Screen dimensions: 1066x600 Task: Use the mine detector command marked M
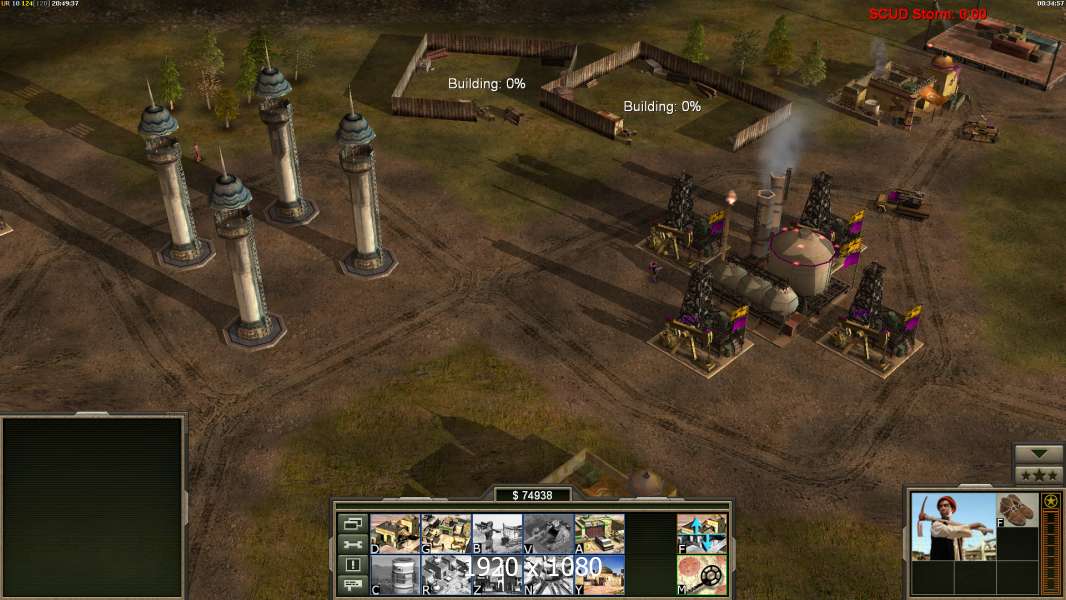pos(702,575)
